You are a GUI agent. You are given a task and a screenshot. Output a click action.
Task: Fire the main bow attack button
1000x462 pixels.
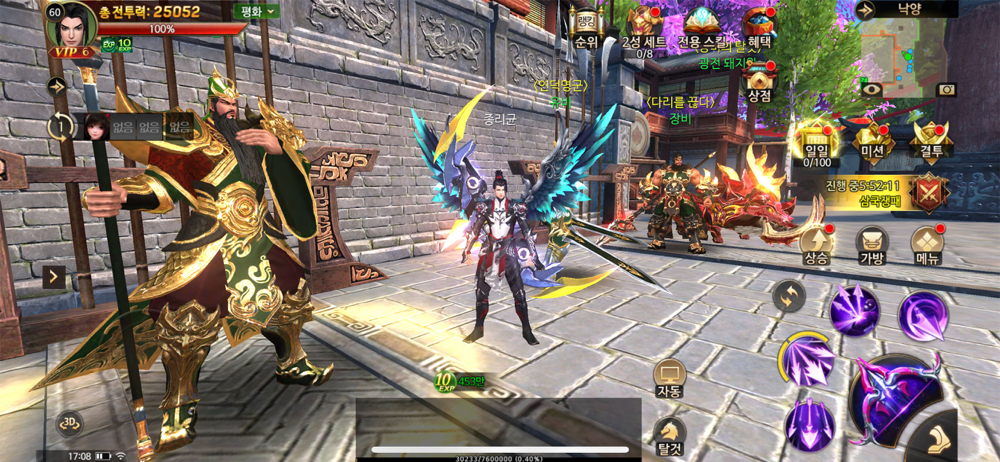click(893, 396)
